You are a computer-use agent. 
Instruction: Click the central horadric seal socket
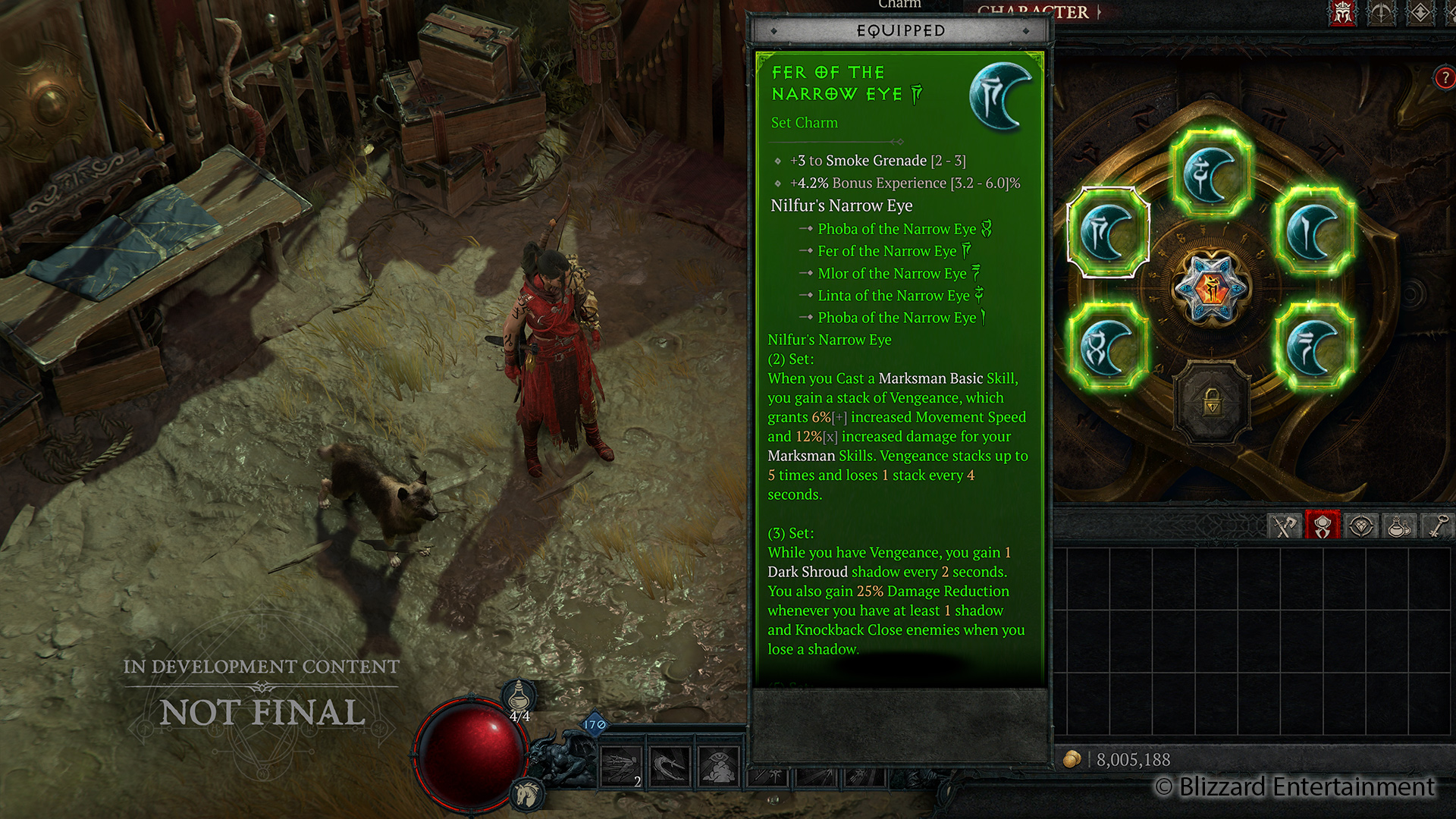coord(1211,289)
